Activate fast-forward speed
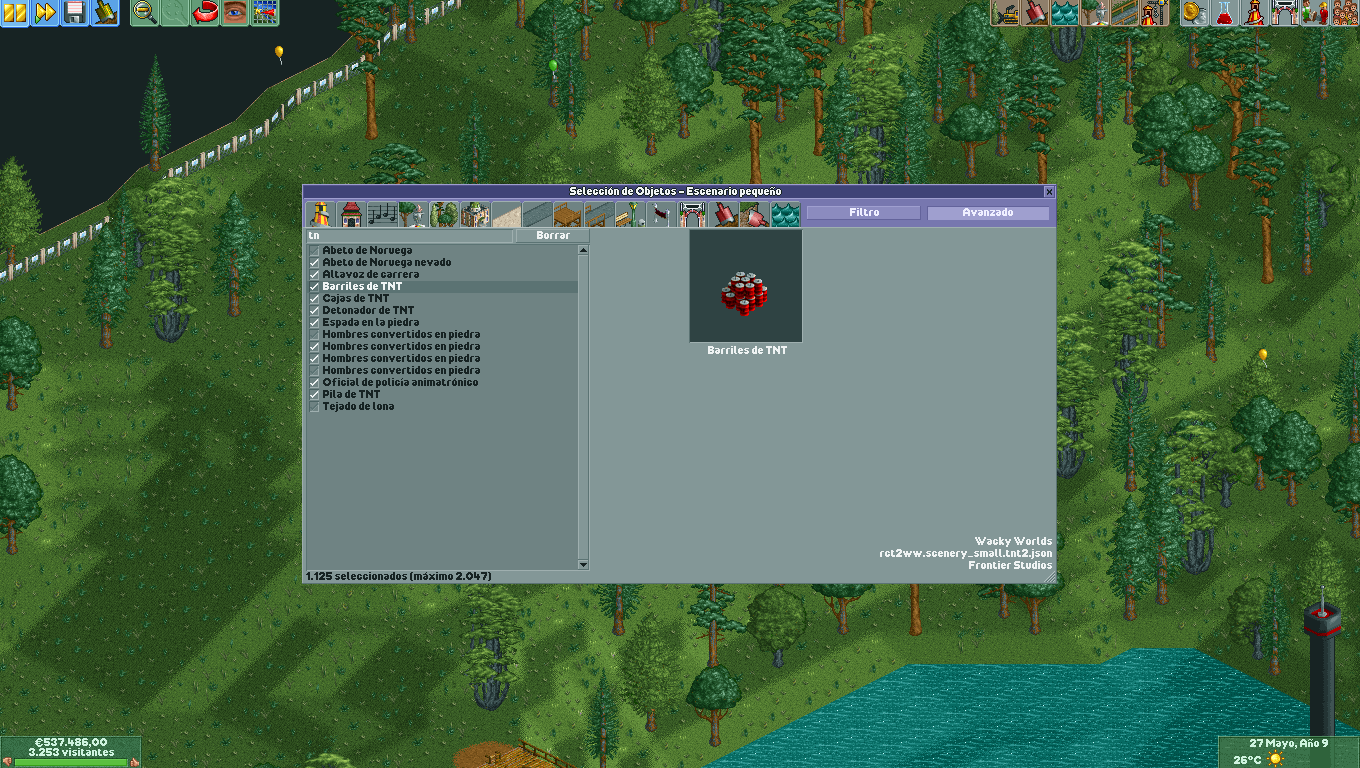The width and height of the screenshot is (1360, 768). (44, 14)
